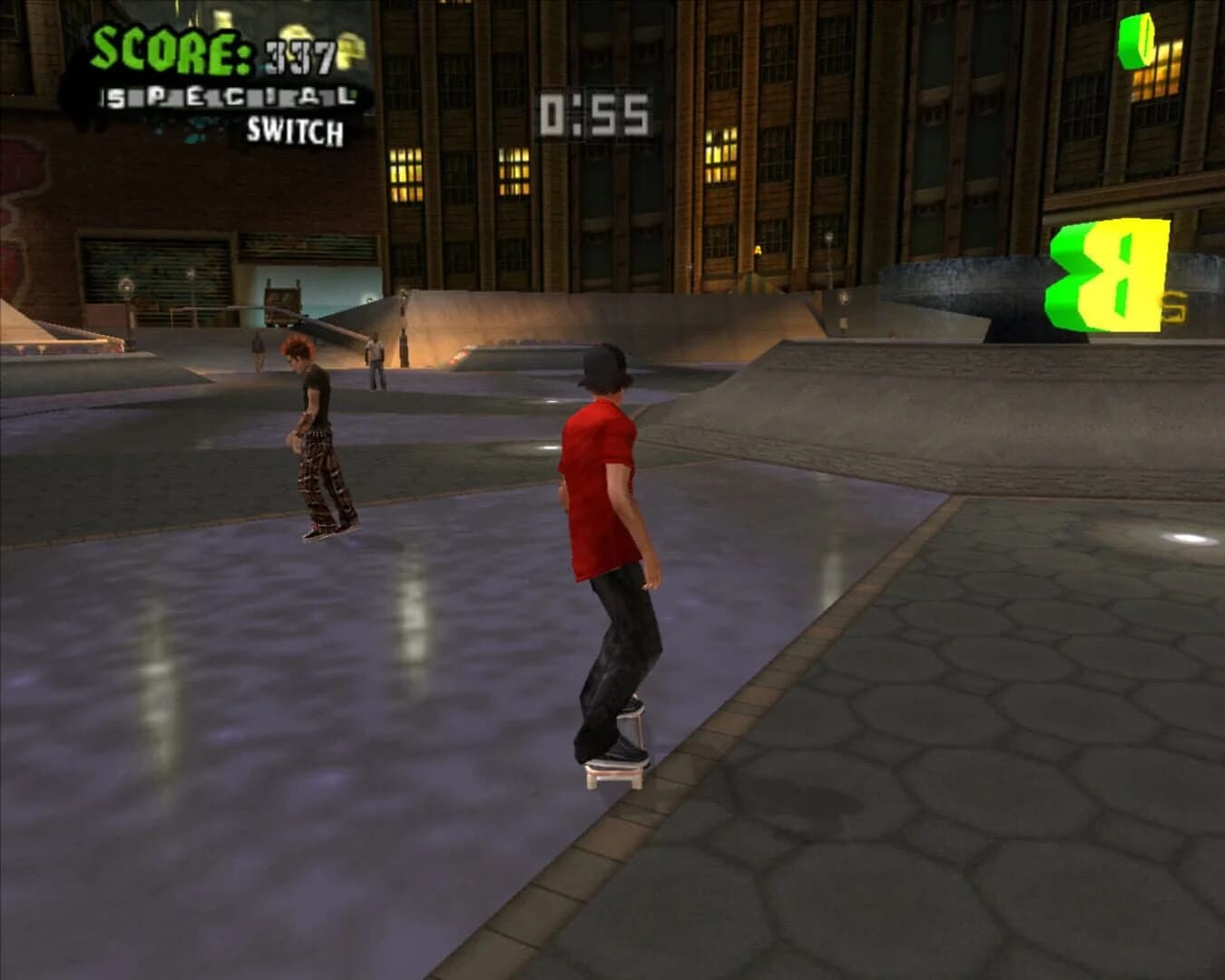Click the green SCORE label
Screen dimensions: 1225x980
[x=168, y=50]
